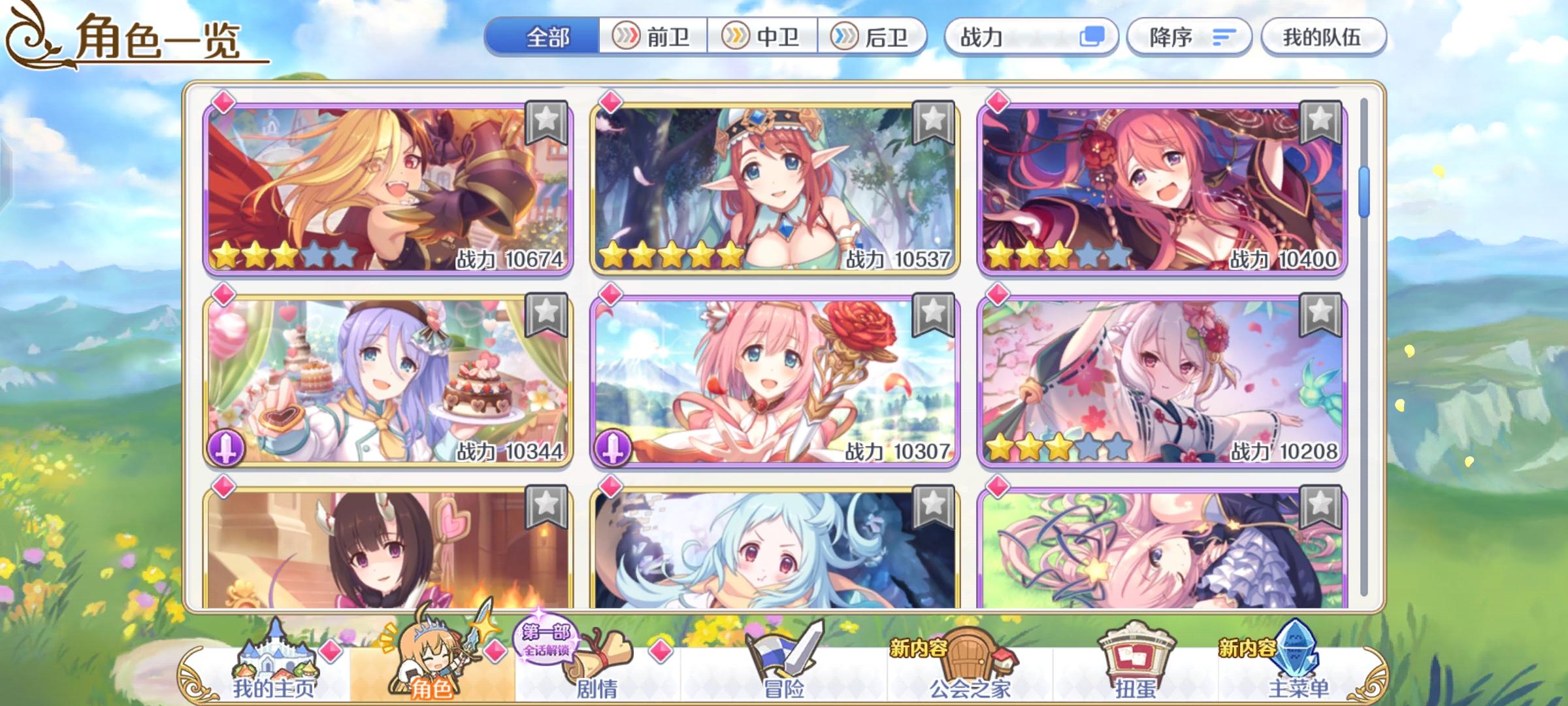Switch to the 前卫 vanguard tab
This screenshot has width=1568, height=706.
click(653, 37)
